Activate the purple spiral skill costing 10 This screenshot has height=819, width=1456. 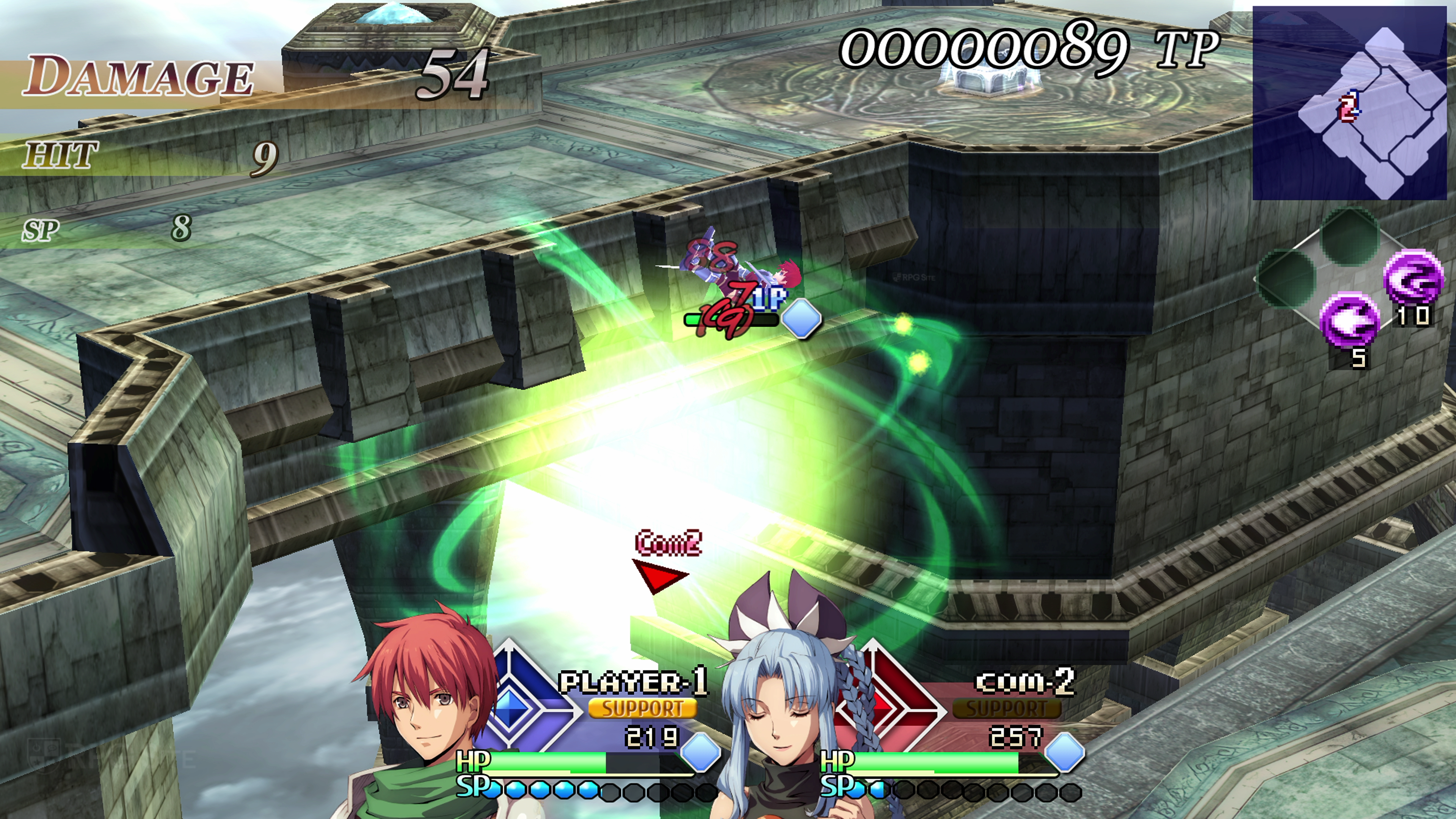pyautogui.click(x=1412, y=279)
